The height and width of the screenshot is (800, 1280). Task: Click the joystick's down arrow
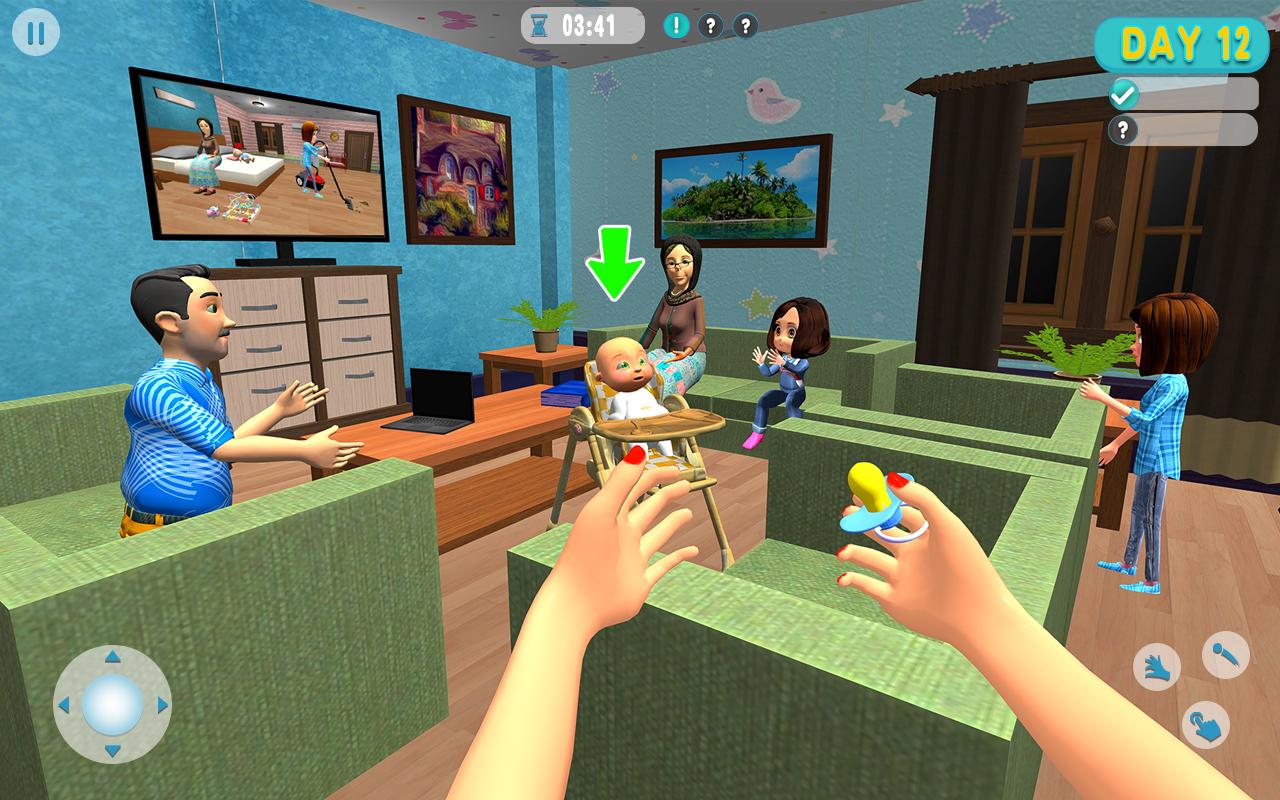pos(112,751)
